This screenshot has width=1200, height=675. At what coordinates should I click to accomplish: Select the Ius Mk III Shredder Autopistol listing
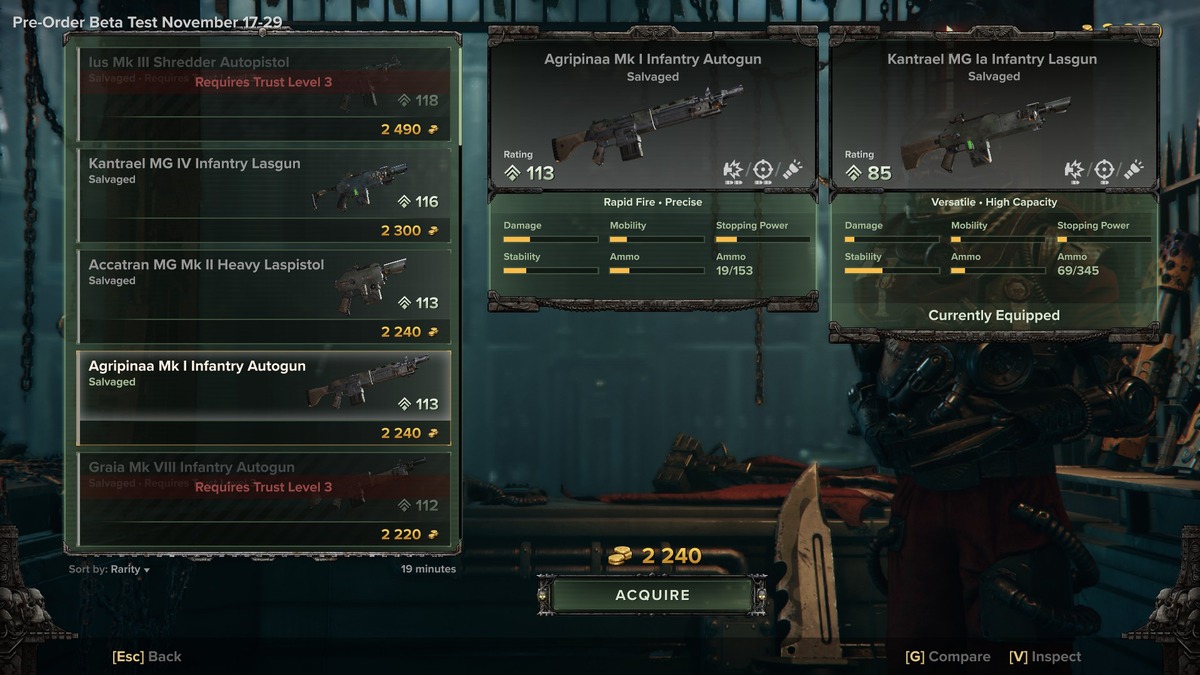pos(264,93)
